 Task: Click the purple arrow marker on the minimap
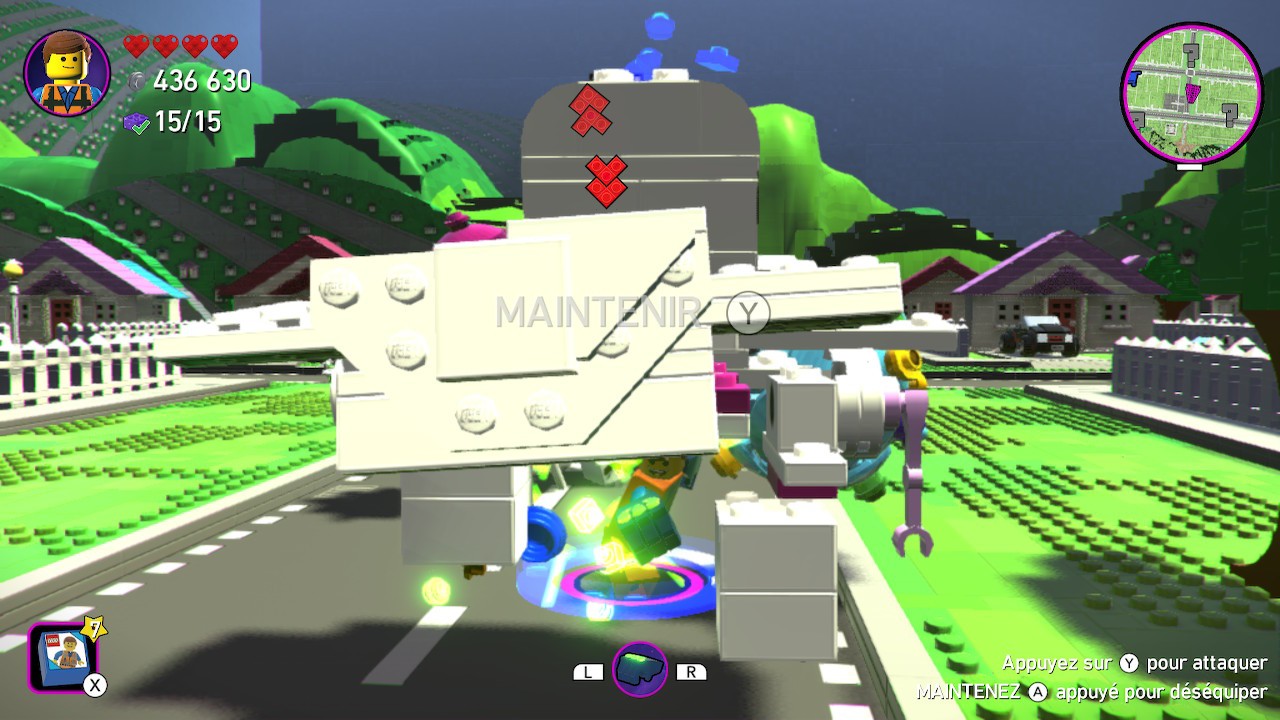pos(1192,93)
